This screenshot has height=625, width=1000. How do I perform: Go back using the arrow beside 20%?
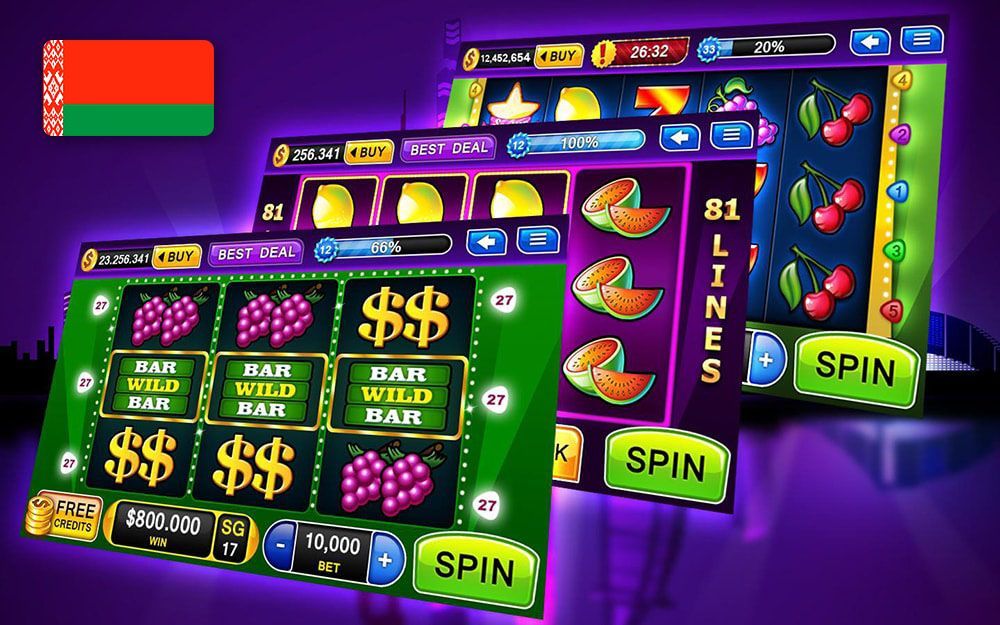[870, 42]
